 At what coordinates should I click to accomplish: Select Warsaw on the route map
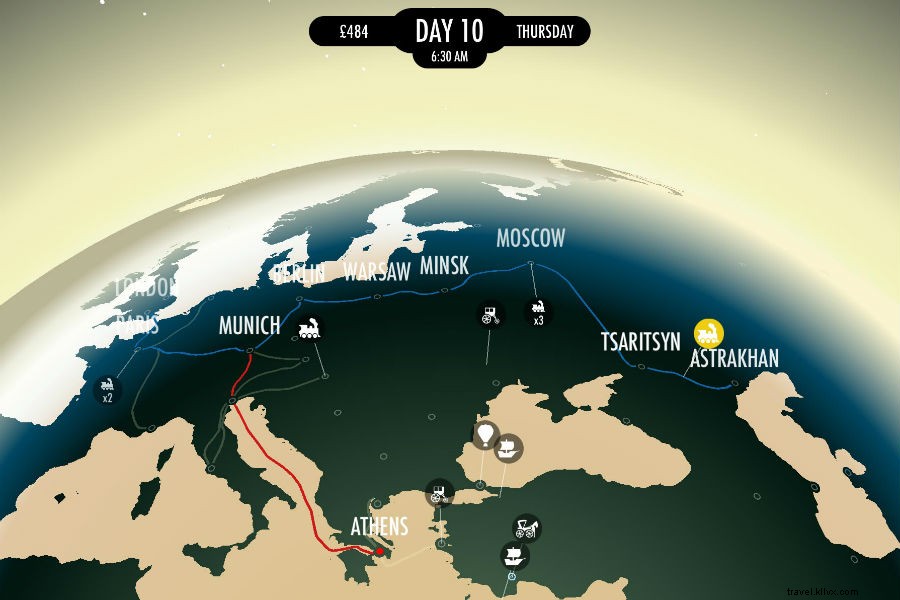click(x=377, y=271)
